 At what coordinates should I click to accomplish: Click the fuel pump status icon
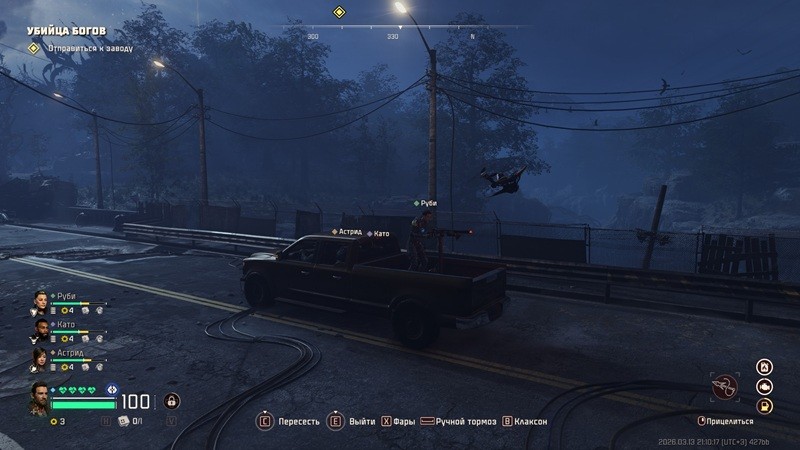[x=765, y=406]
